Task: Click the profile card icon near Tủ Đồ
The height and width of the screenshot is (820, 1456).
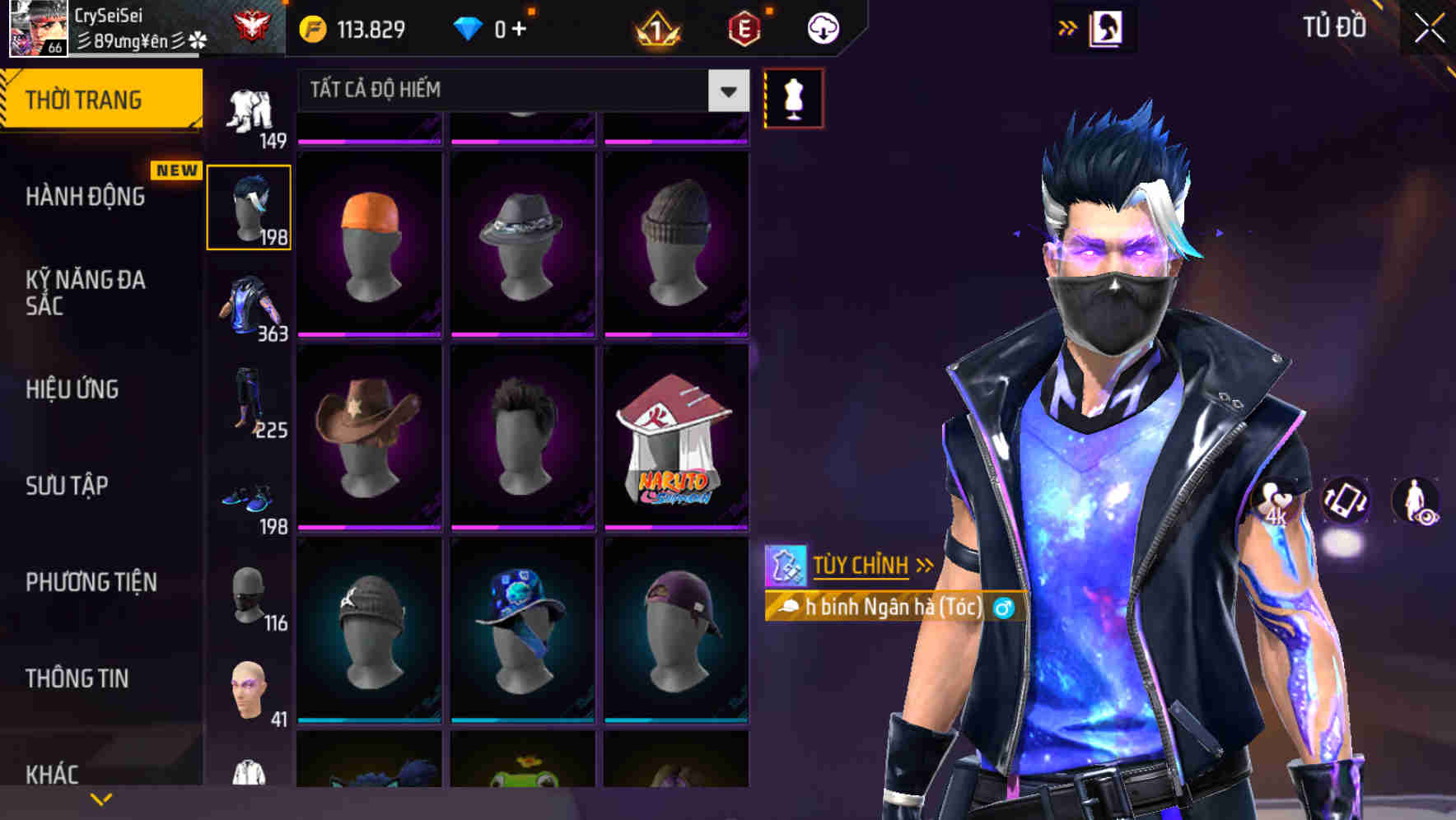Action: [1104, 27]
